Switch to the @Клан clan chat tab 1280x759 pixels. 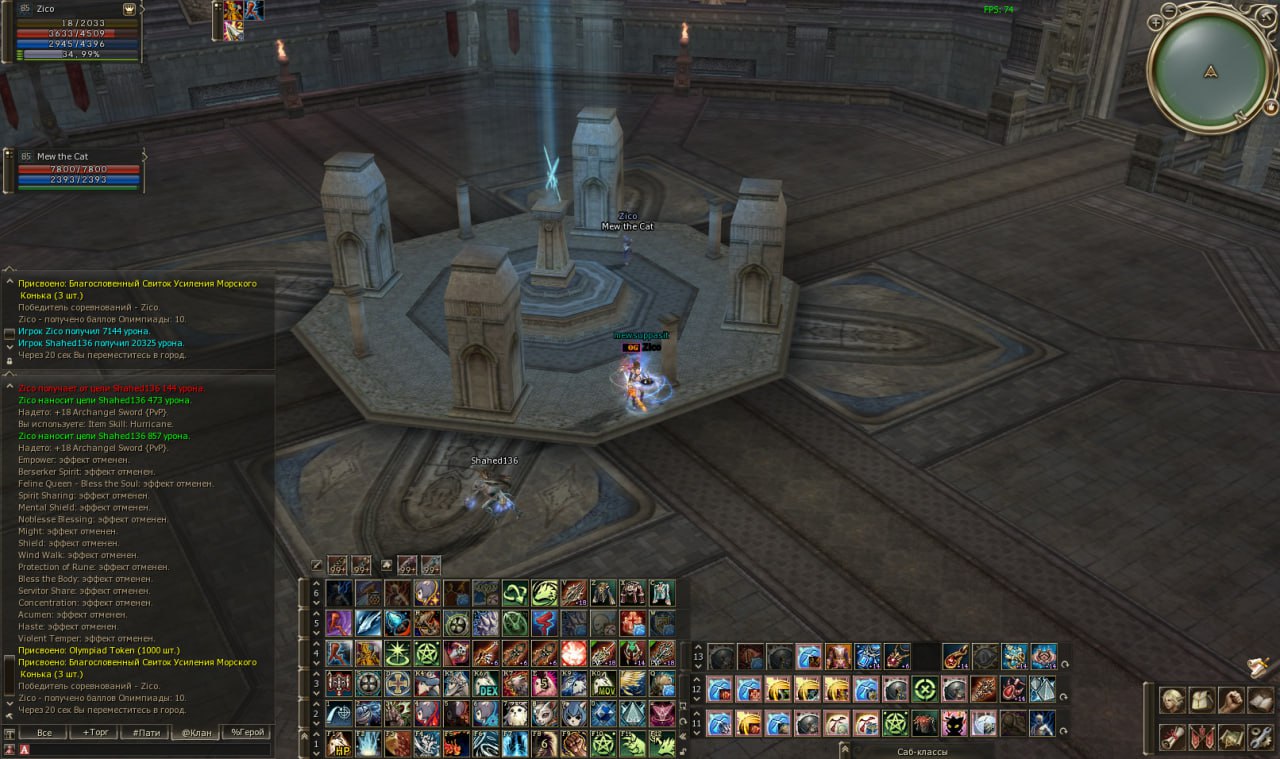point(195,733)
